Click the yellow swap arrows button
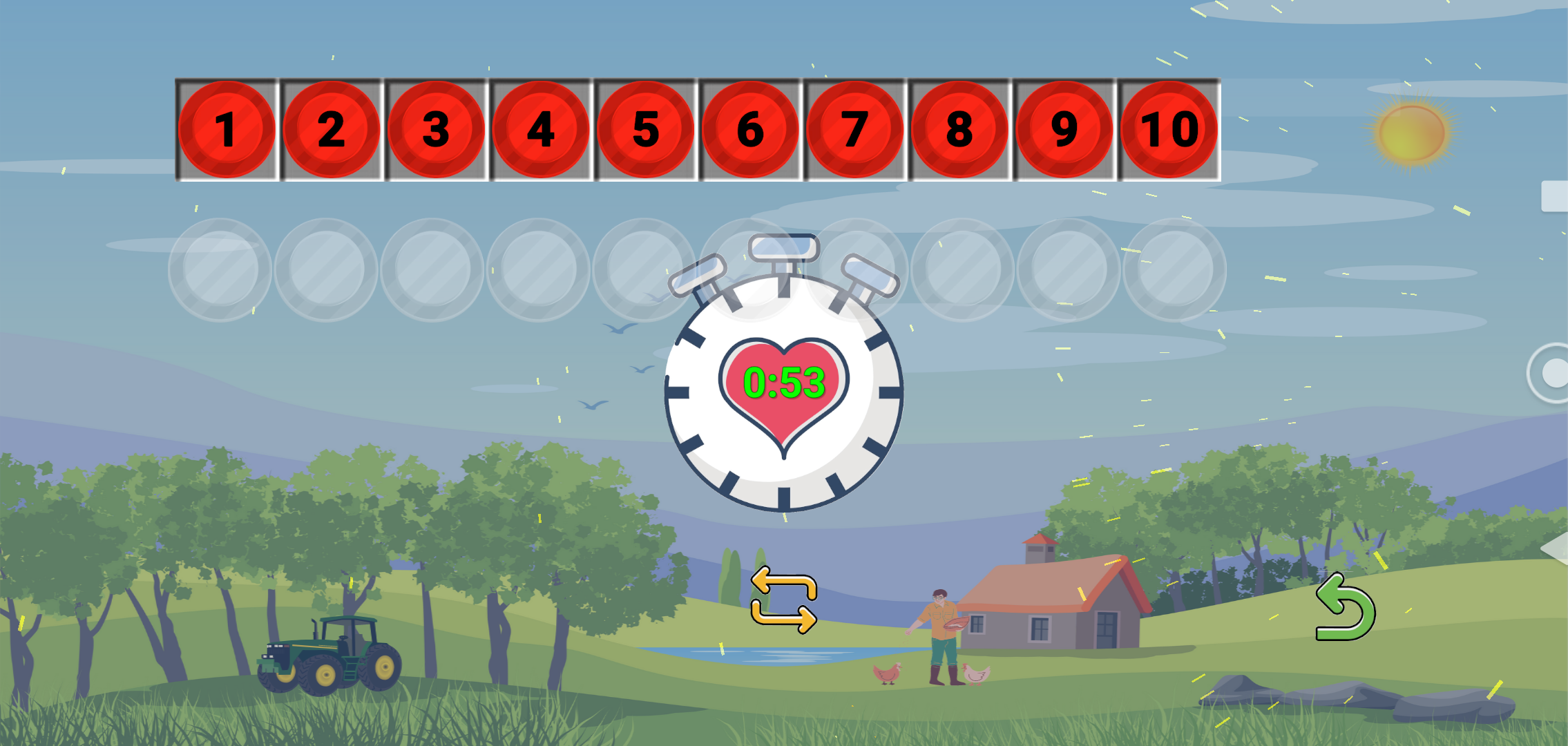Image resolution: width=1568 pixels, height=746 pixels. [784, 600]
